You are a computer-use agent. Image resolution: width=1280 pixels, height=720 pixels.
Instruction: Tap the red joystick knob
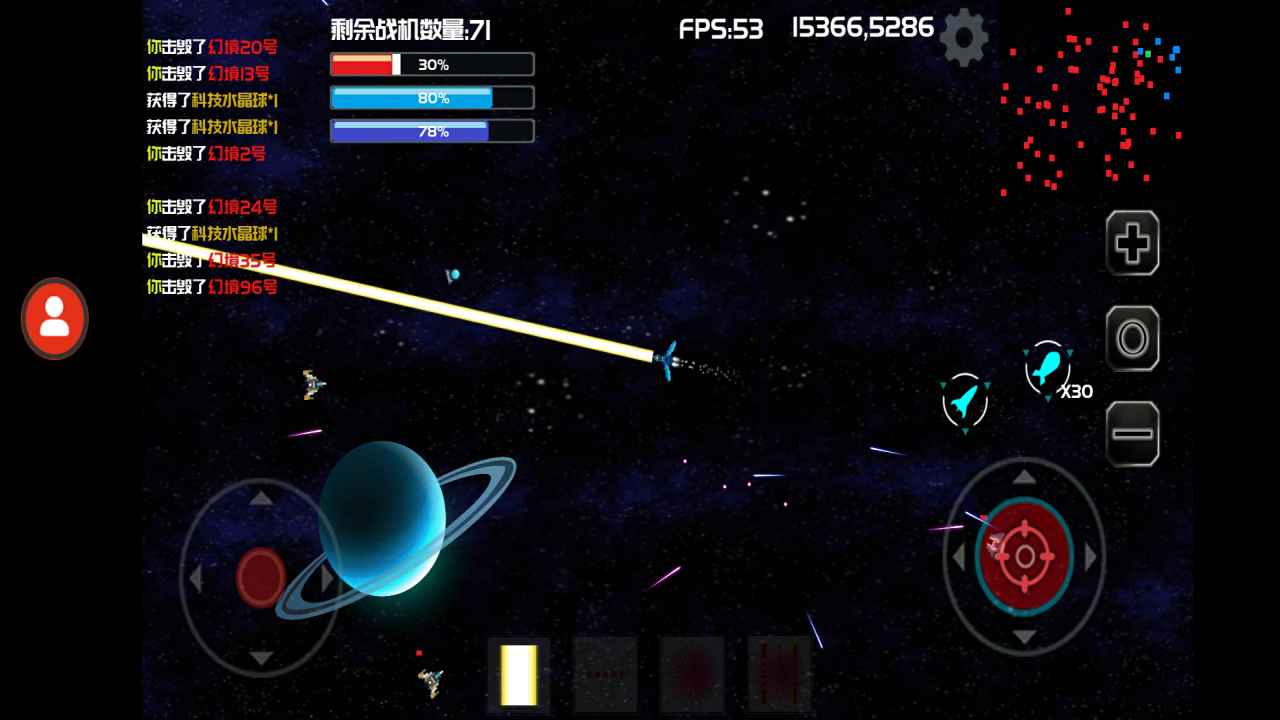[x=259, y=574]
